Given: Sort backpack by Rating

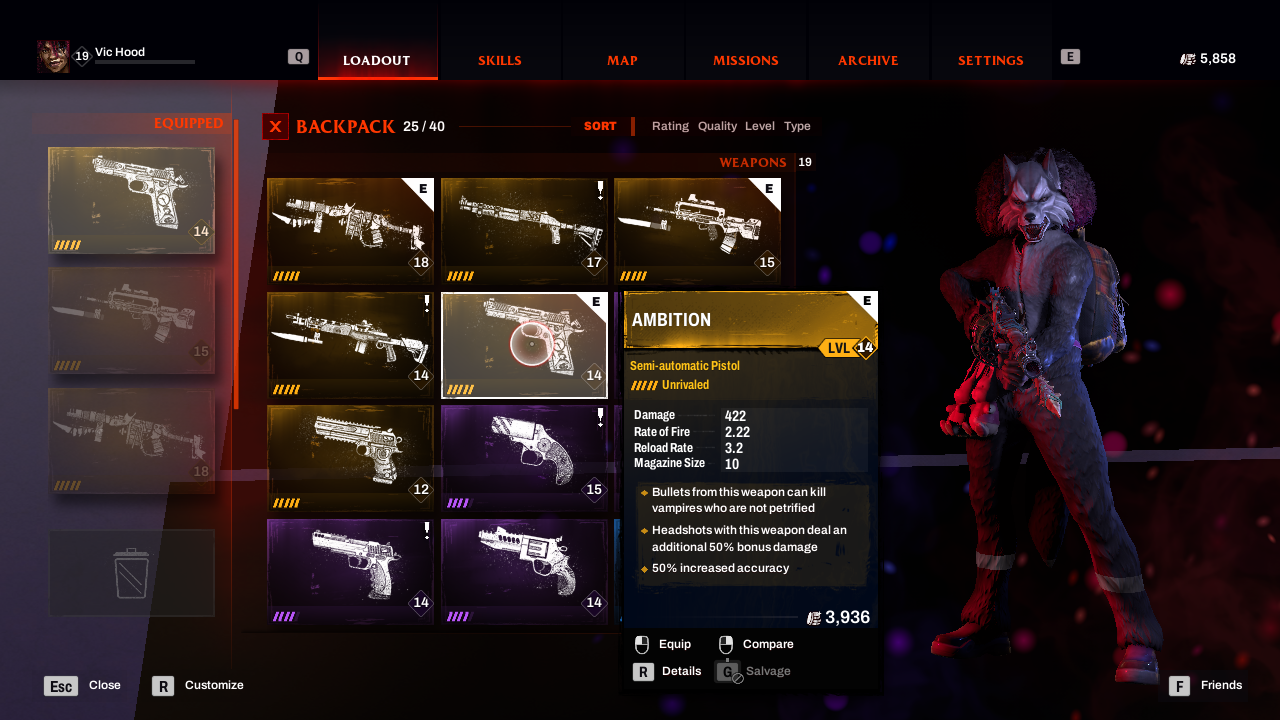Looking at the screenshot, I should point(670,126).
